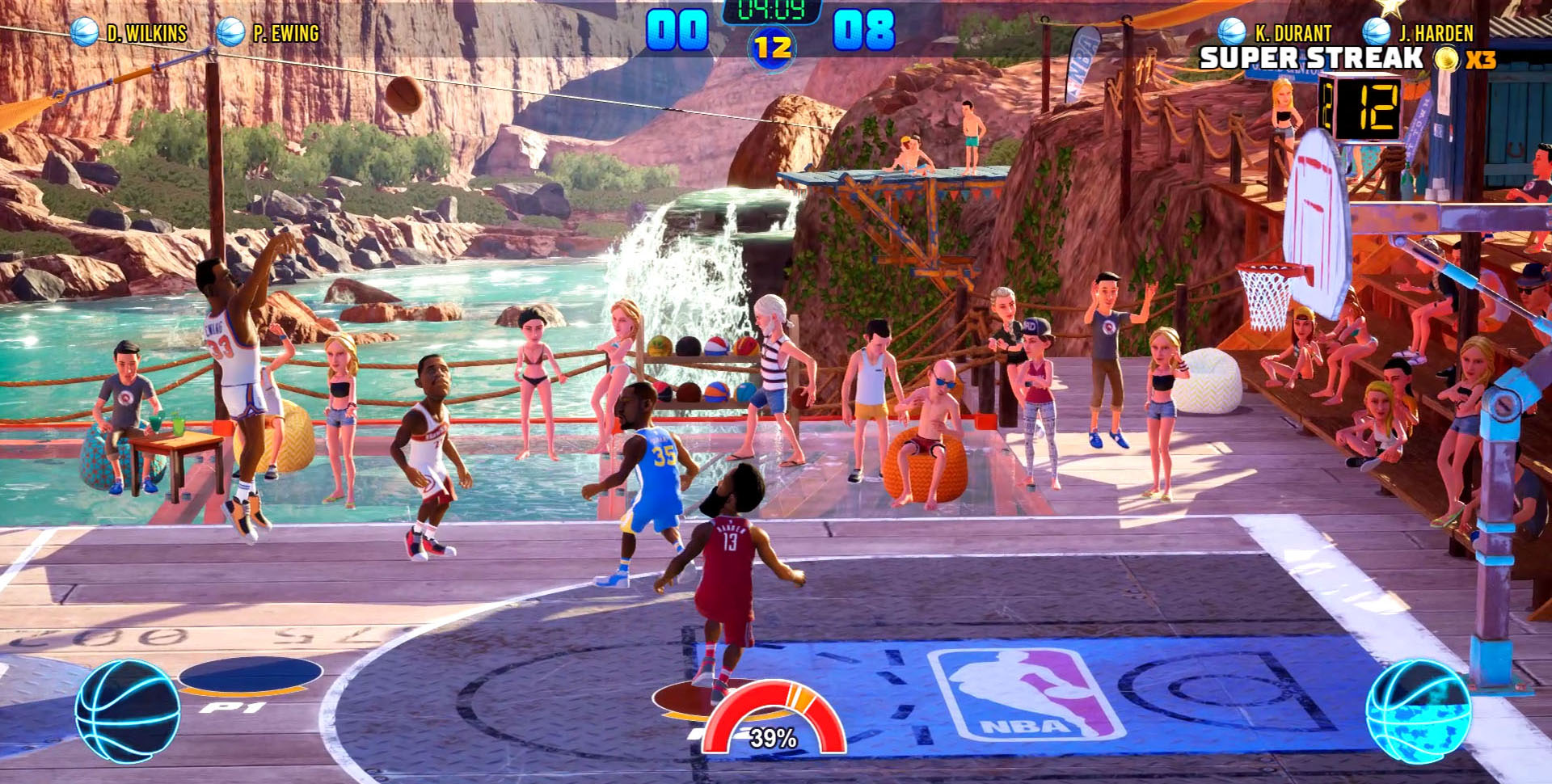Activate the right team's glowing basketball power-up
The height and width of the screenshot is (784, 1552).
coord(1418,711)
